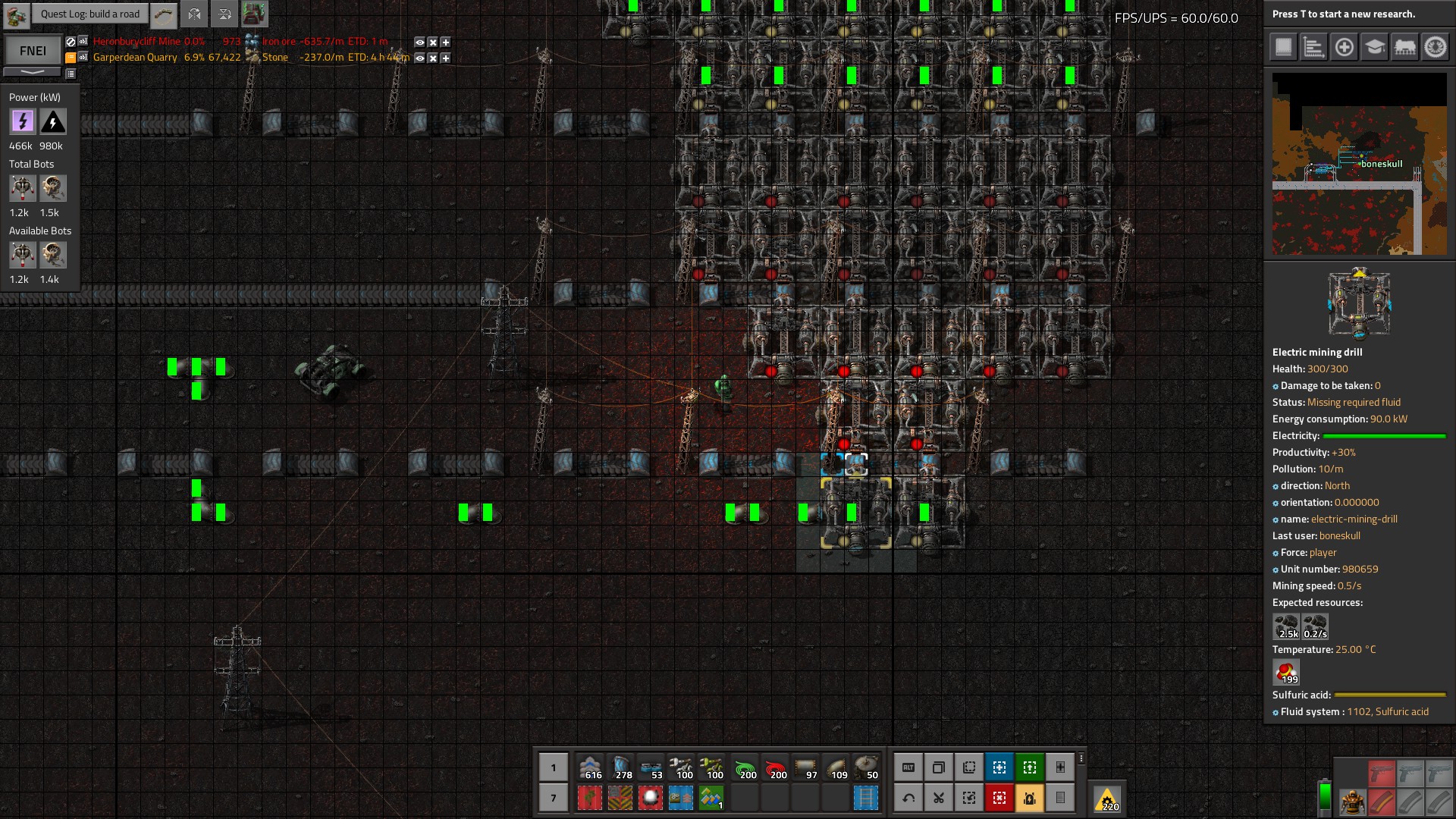
Task: Open the bonuses gear-wreath button
Action: 1435,47
